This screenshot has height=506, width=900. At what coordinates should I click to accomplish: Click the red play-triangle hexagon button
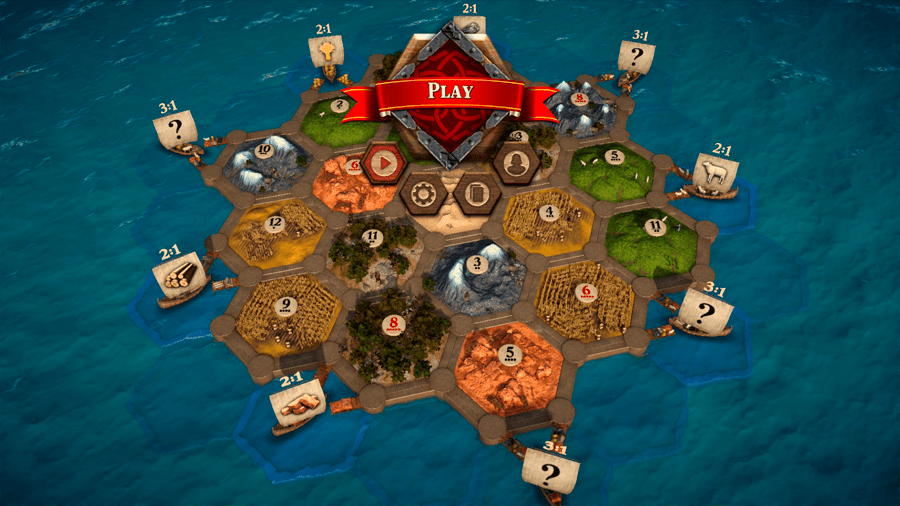[383, 161]
